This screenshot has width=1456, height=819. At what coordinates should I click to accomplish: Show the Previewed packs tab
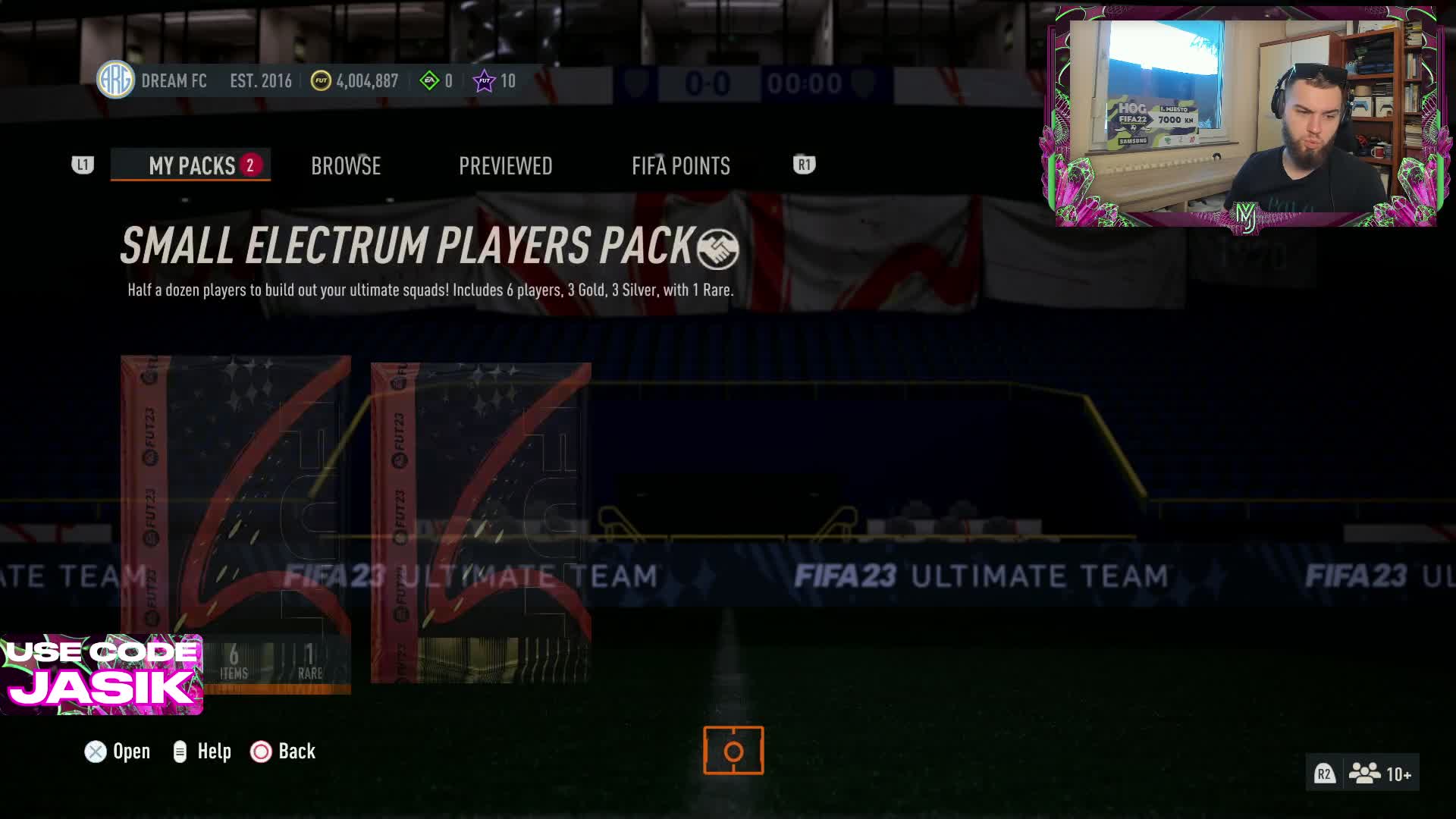click(505, 165)
